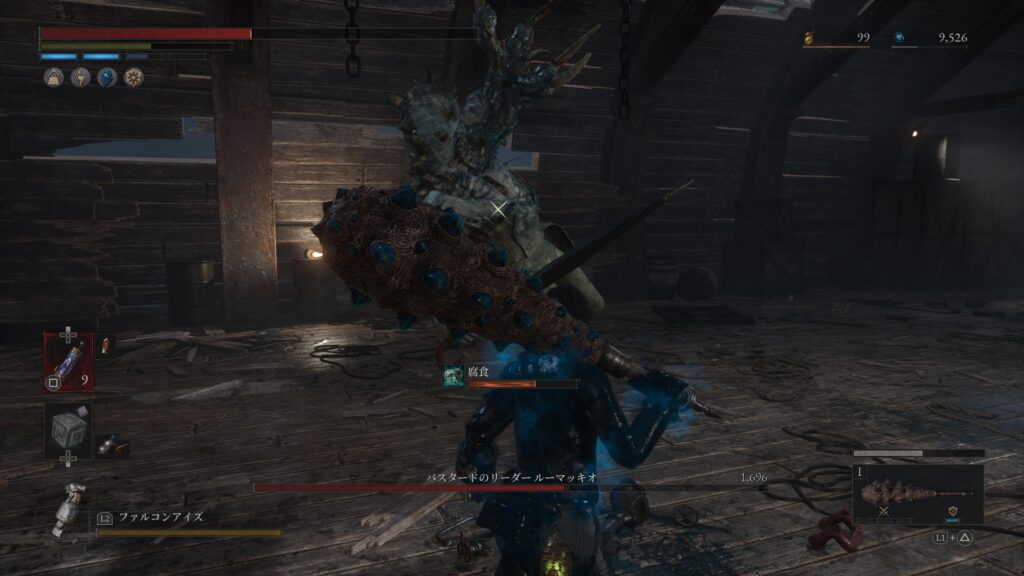Select the equipped spiked club weapon slot
The width and height of the screenshot is (1024, 576).
(918, 495)
